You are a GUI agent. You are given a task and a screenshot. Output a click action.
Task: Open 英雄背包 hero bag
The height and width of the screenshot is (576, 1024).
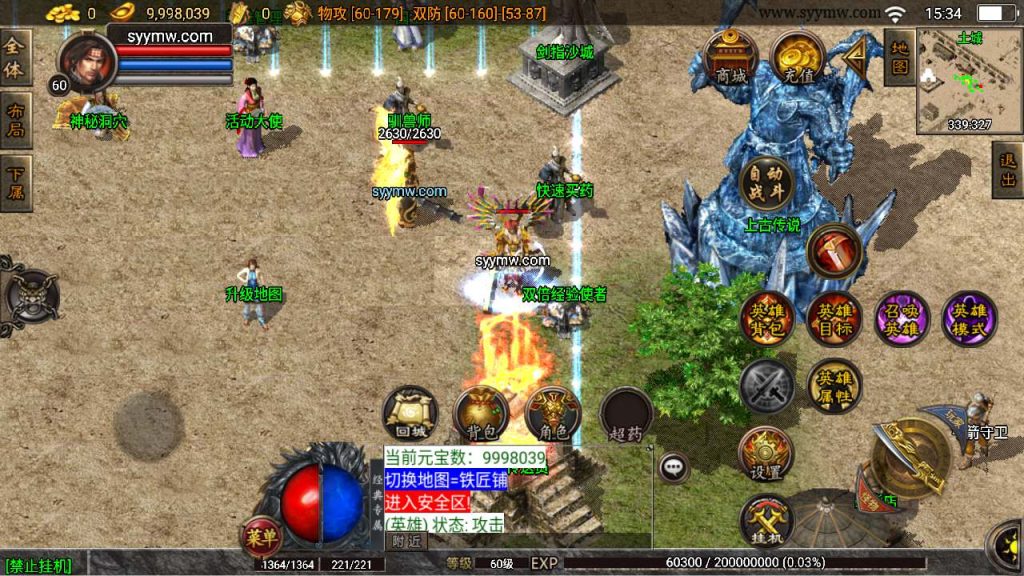tap(767, 319)
